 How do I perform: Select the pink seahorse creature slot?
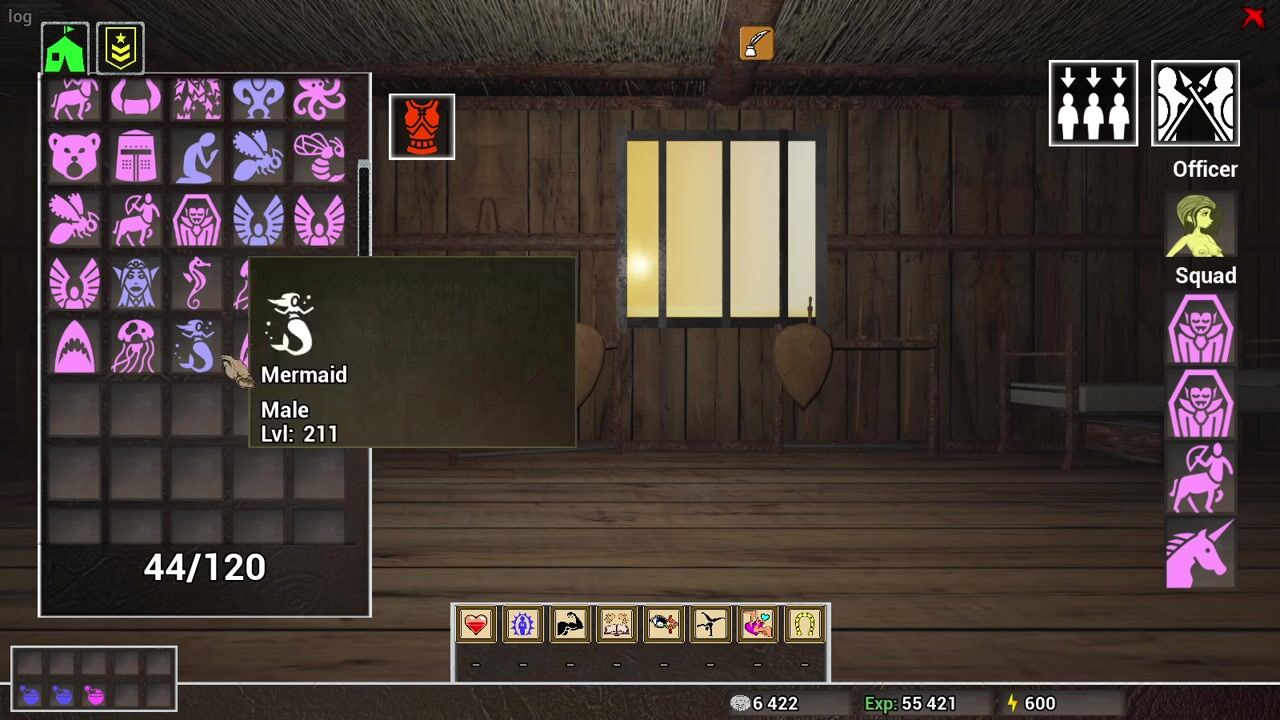point(196,284)
